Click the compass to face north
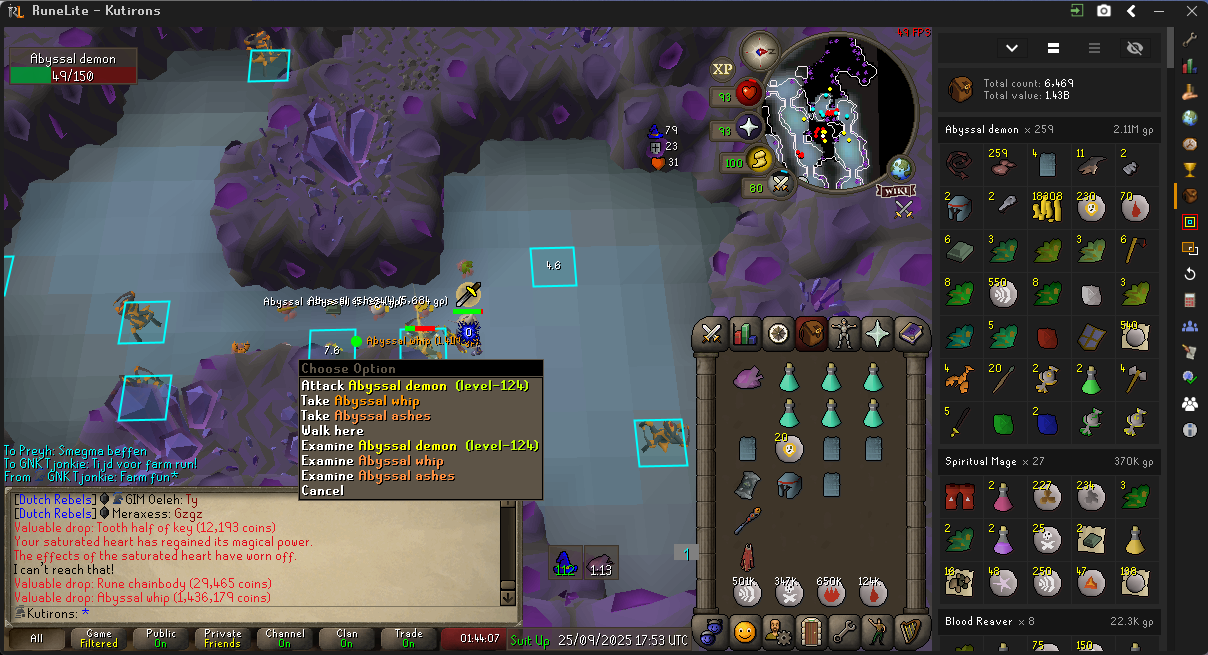The width and height of the screenshot is (1208, 655). (760, 50)
